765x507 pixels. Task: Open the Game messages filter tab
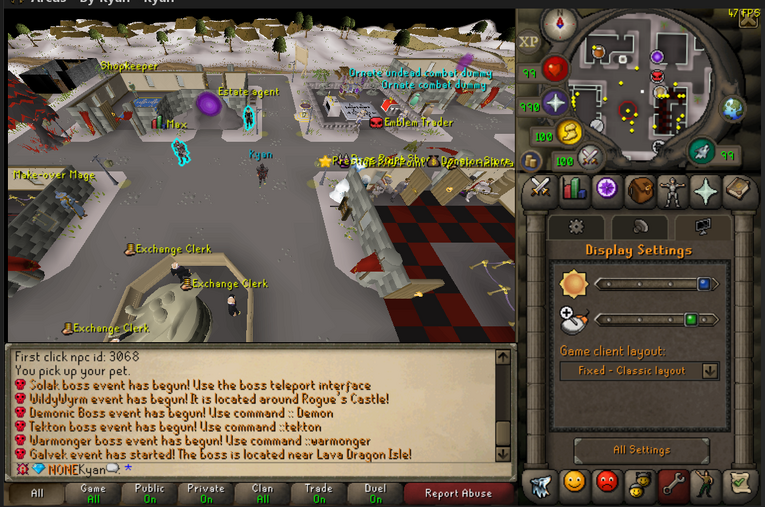[93, 493]
